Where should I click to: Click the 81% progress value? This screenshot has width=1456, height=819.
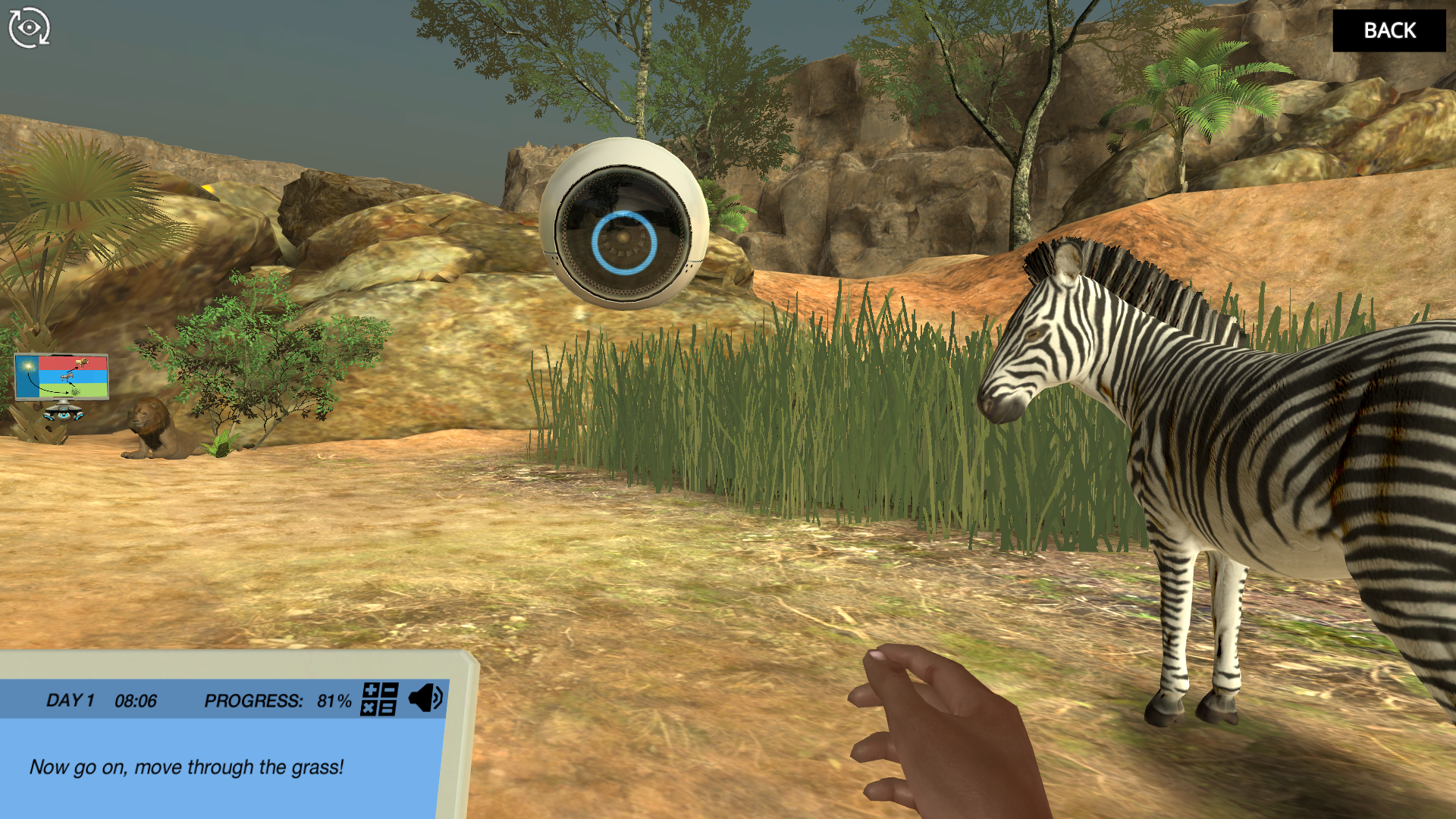click(334, 701)
